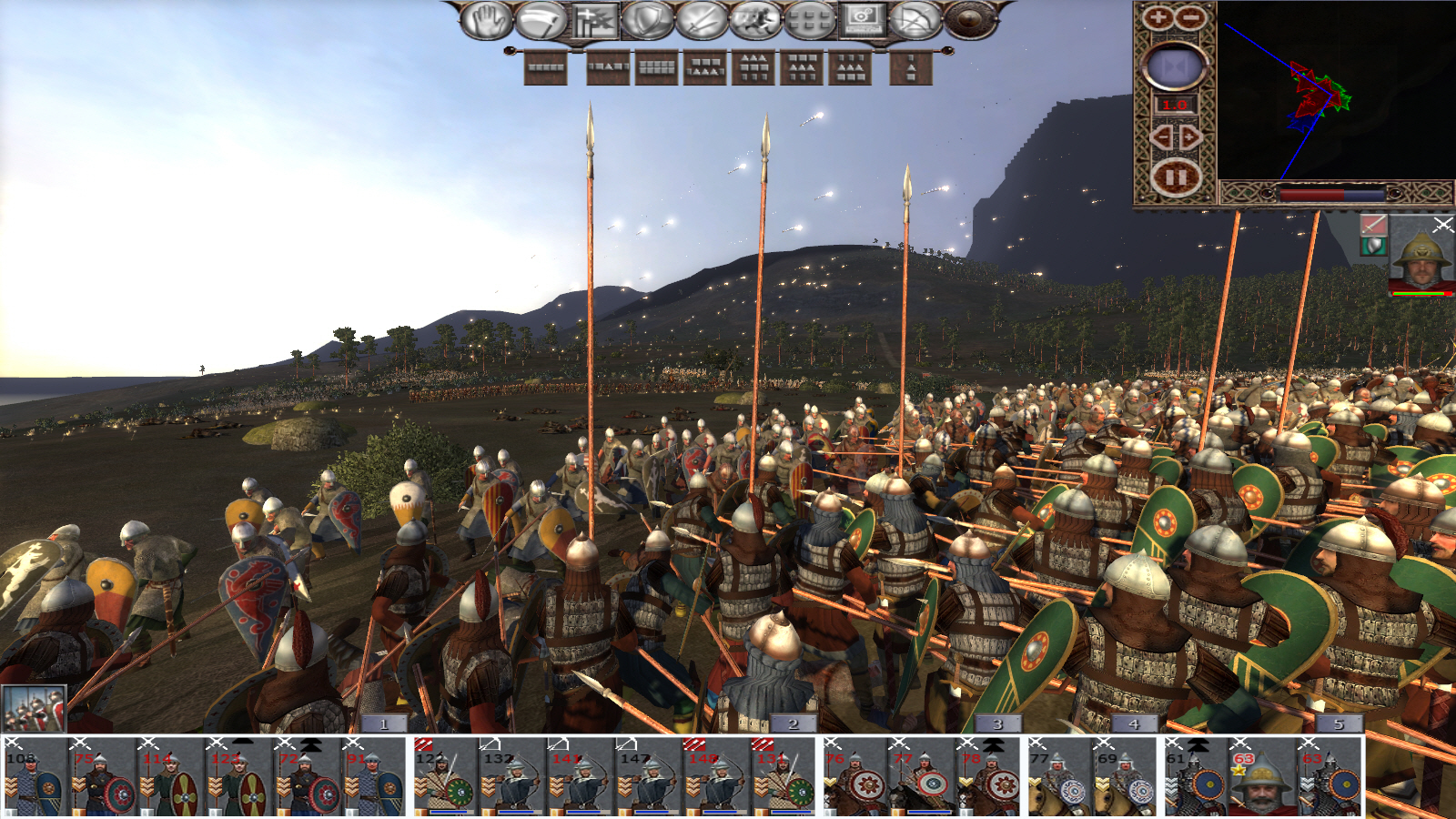Choose the single line group formation
This screenshot has width=1456, height=819.
click(x=546, y=67)
